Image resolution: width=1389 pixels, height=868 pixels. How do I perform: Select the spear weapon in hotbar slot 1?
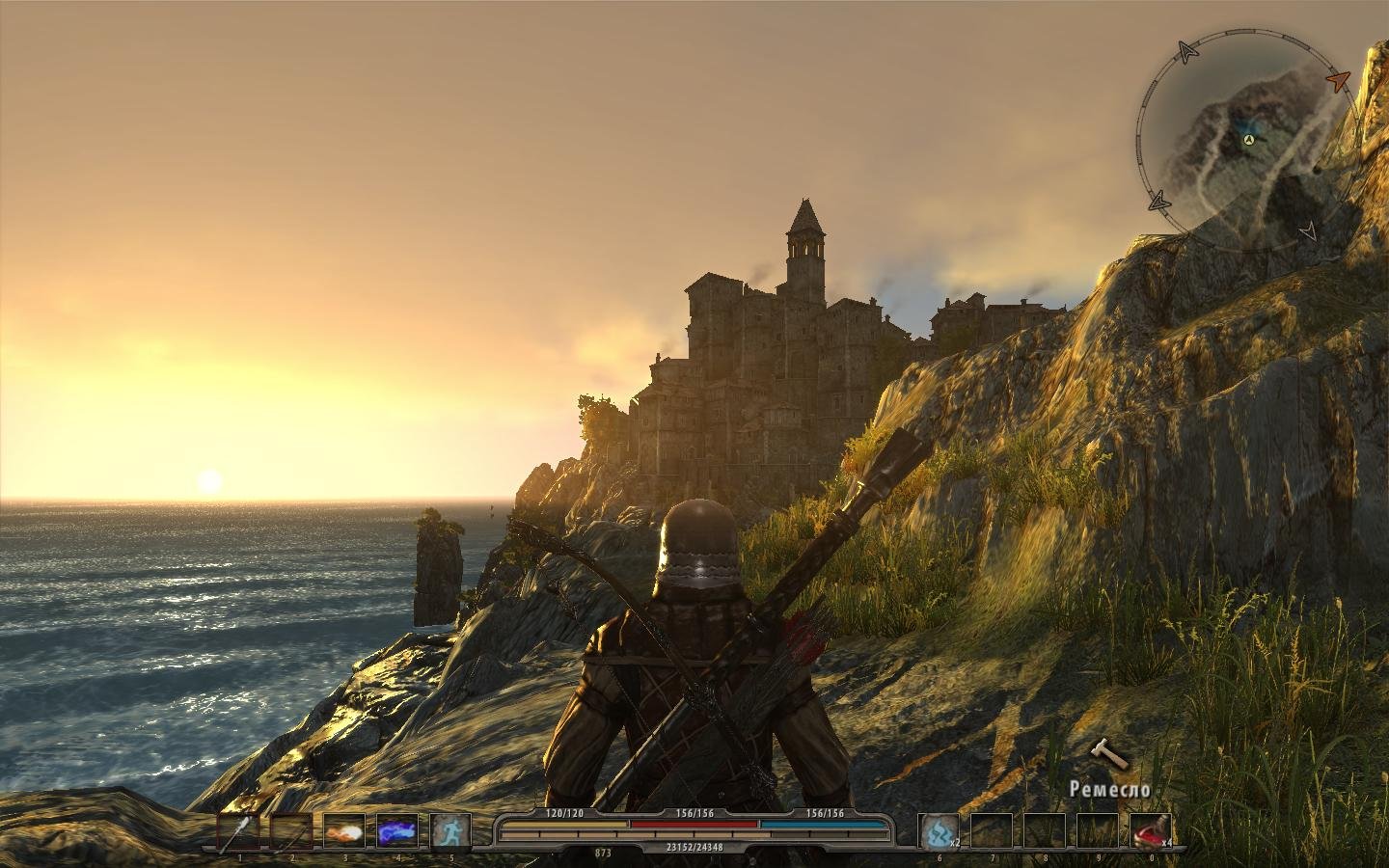[x=238, y=831]
